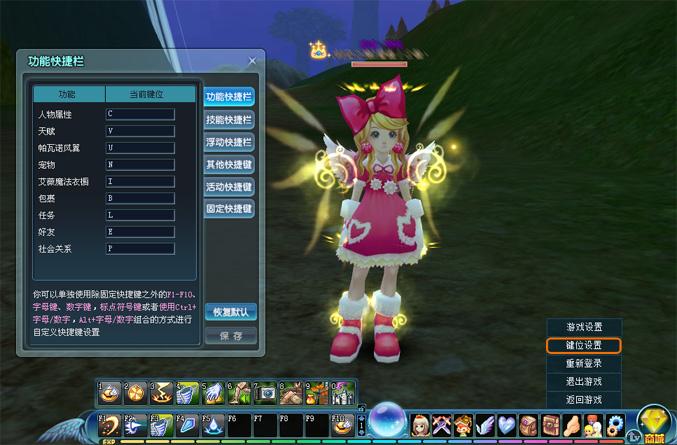The height and width of the screenshot is (445, 677).
Task: Edit the 人物属性 key binding field
Action: [140, 114]
